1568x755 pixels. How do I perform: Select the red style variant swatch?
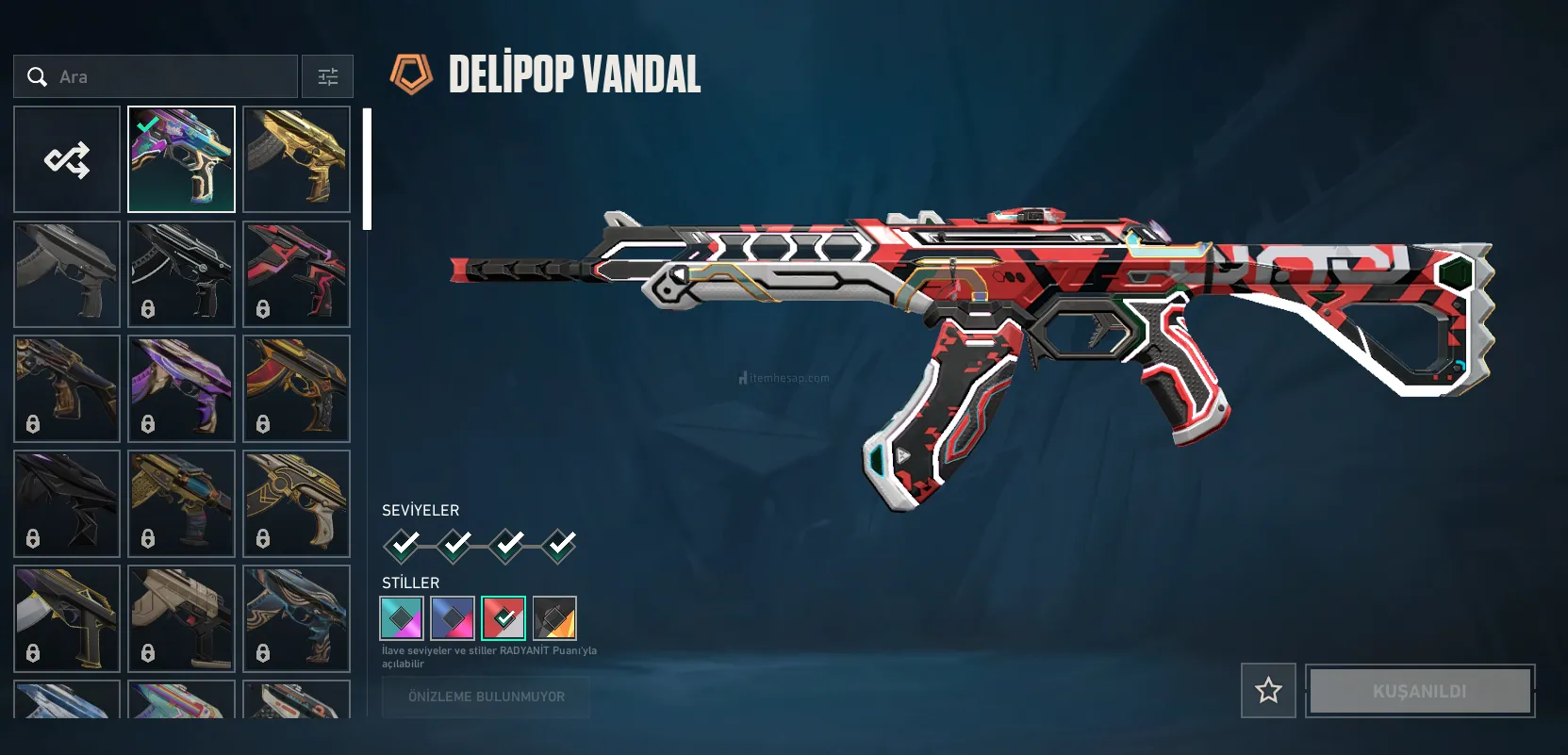point(503,618)
